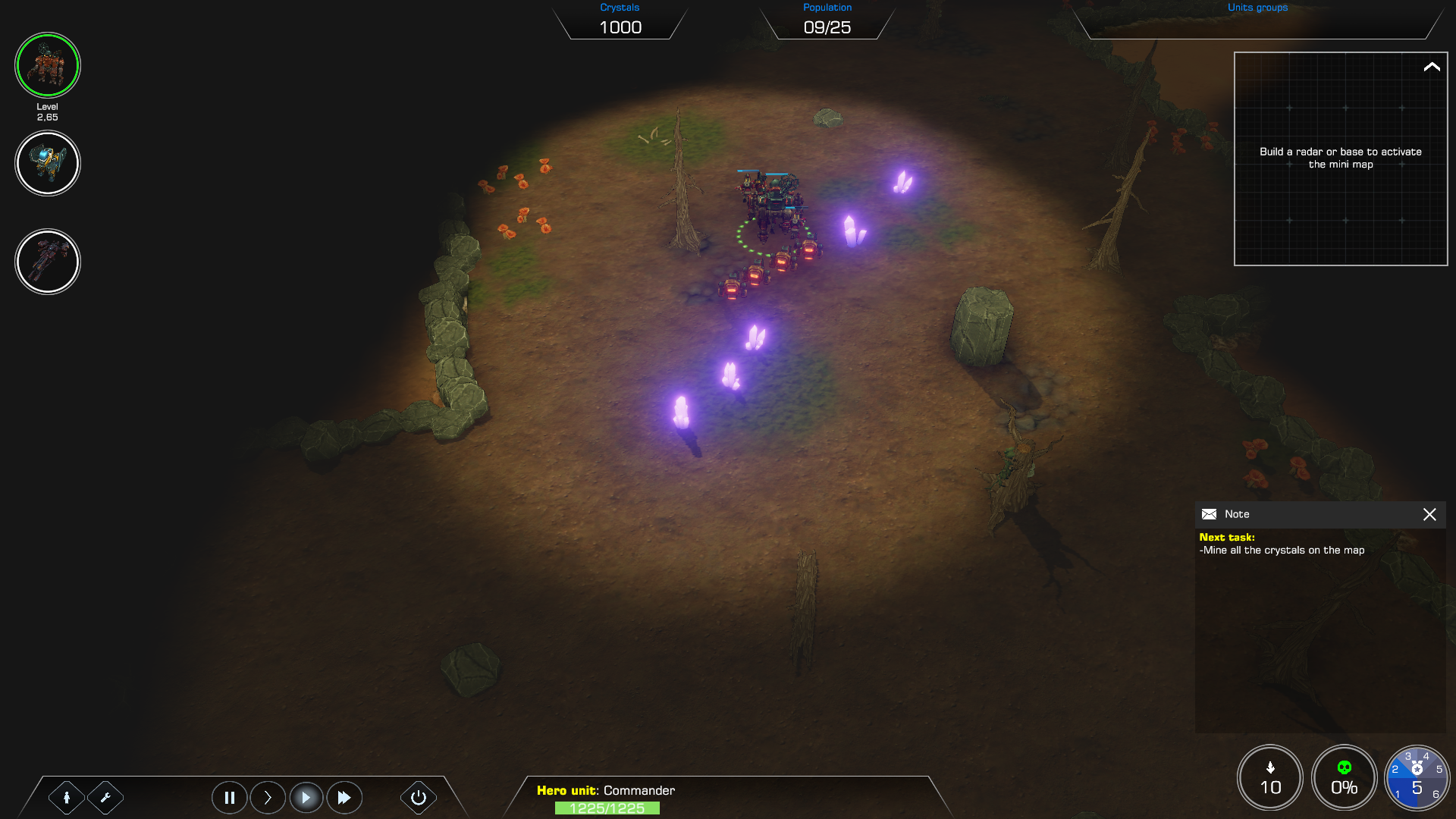Screen dimensions: 1456x819
Task: Select the Commander hero portrait
Action: [x=47, y=65]
